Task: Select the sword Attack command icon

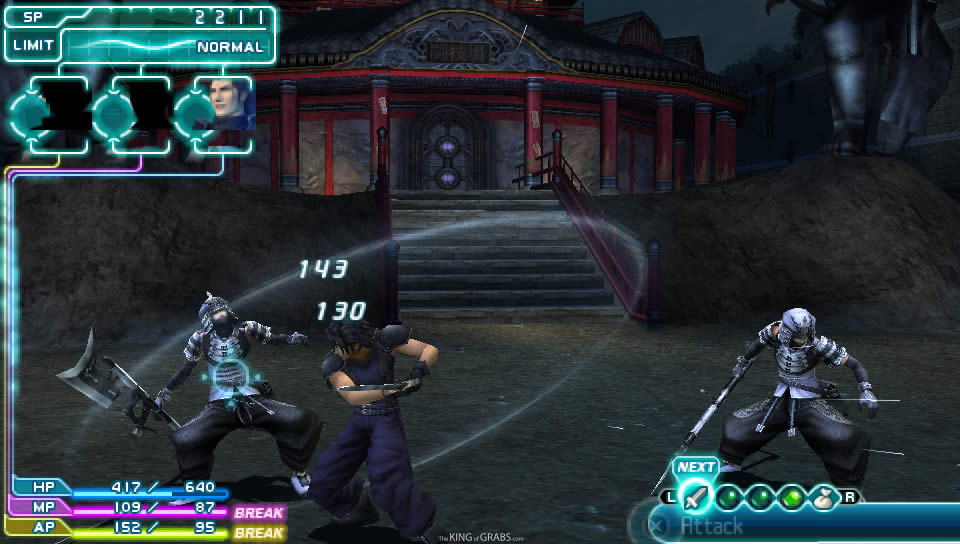Action: (x=694, y=495)
